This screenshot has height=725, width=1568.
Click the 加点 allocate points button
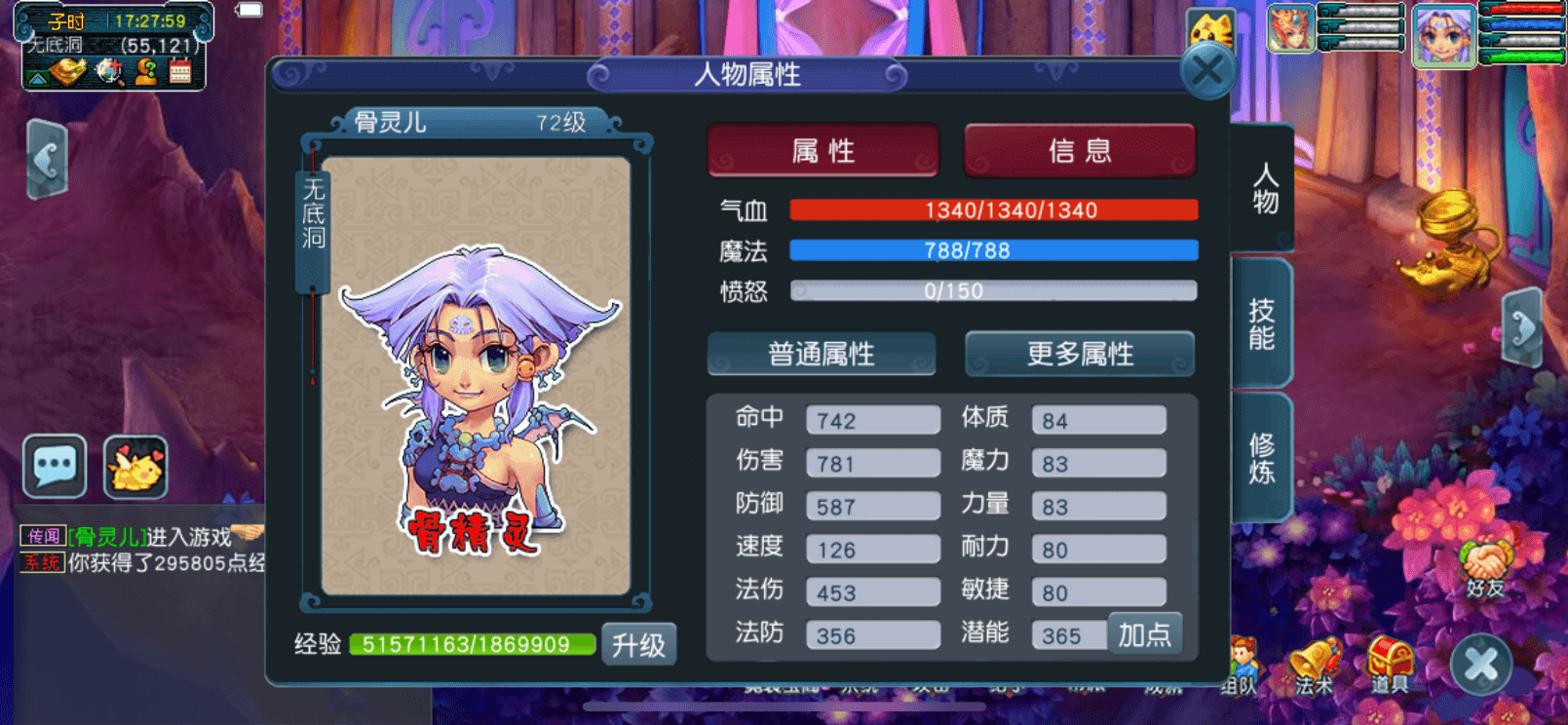1145,633
